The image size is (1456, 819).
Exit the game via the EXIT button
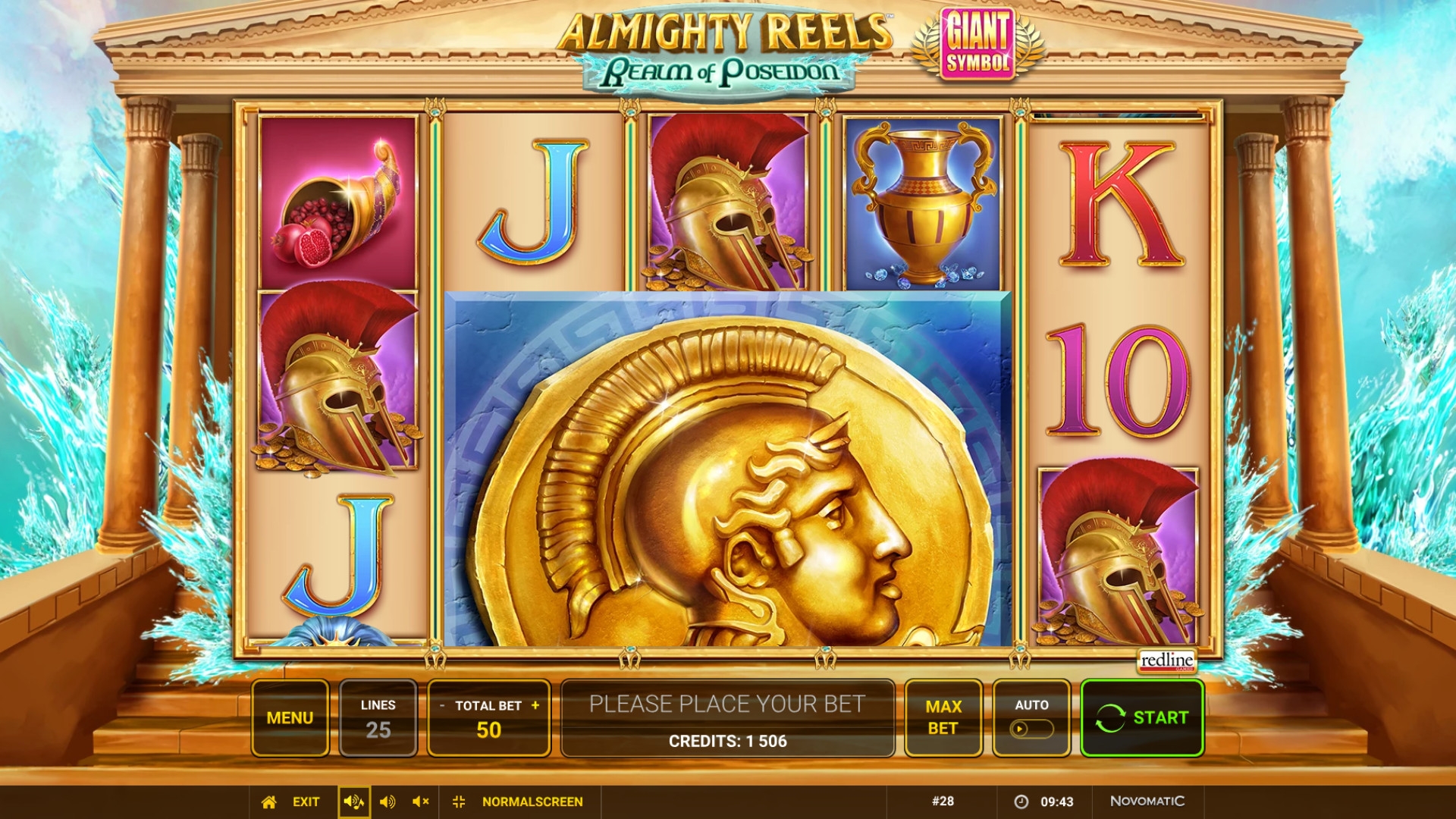(306, 802)
